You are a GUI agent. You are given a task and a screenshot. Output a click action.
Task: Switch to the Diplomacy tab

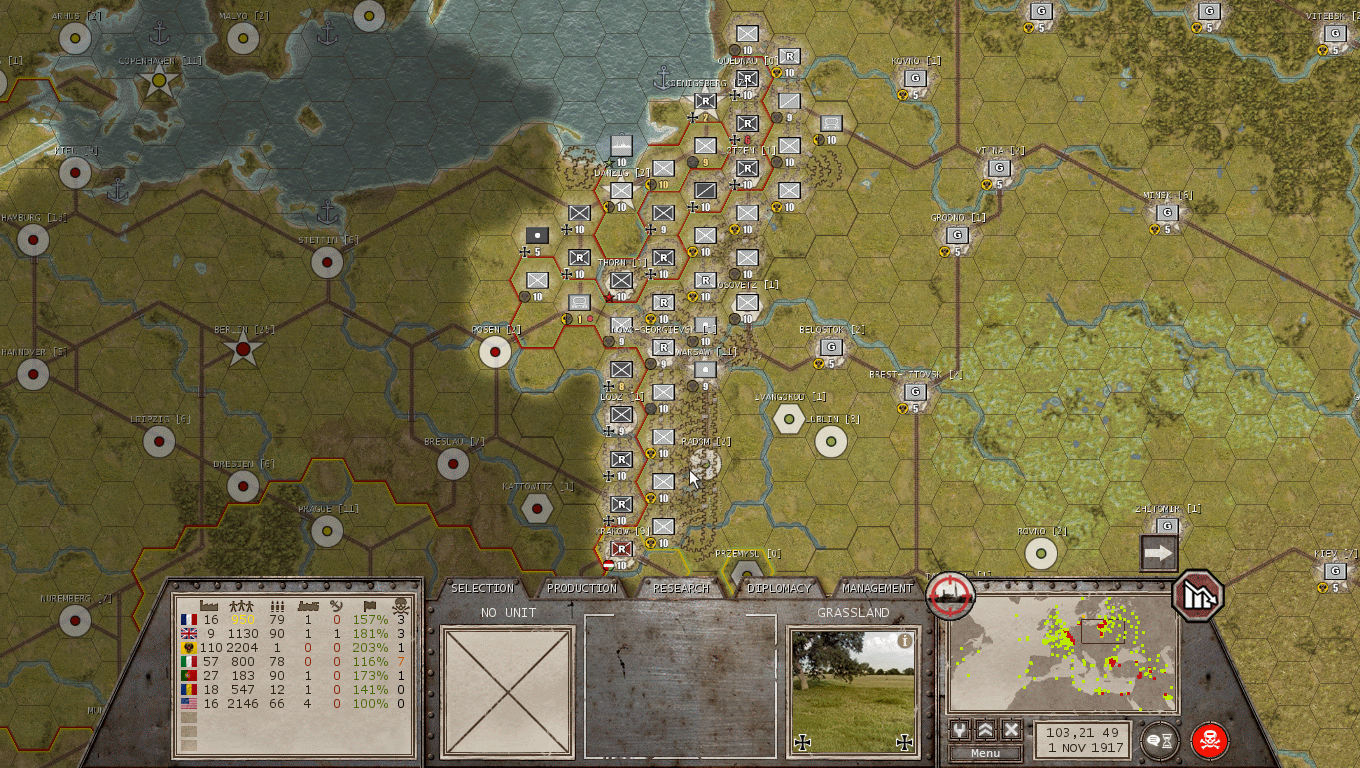coord(779,588)
